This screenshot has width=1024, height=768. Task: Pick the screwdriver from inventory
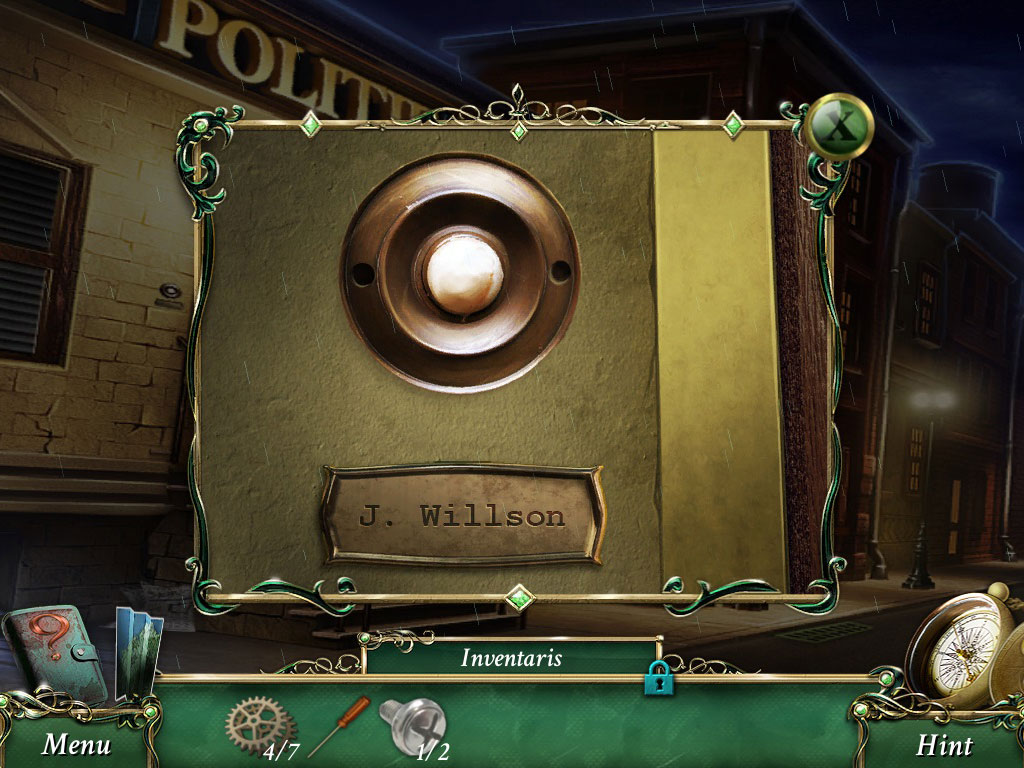pos(340,725)
